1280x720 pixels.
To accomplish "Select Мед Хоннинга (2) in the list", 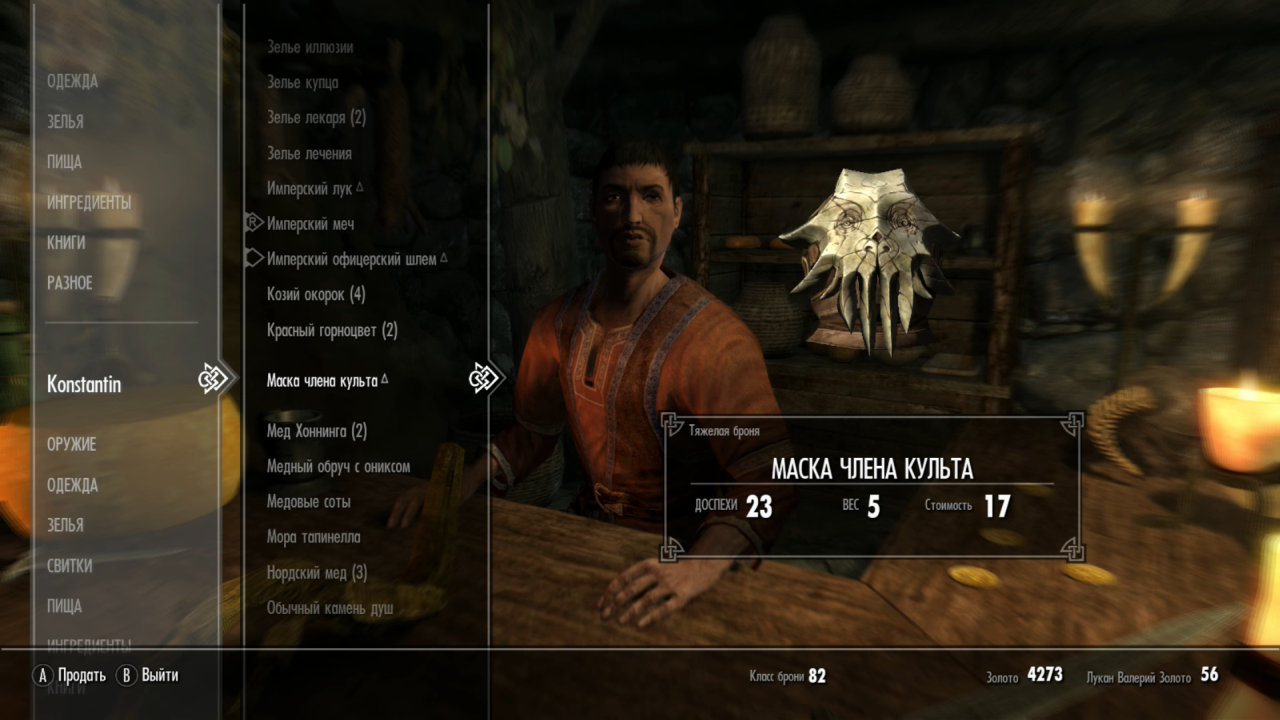I will click(x=317, y=432).
